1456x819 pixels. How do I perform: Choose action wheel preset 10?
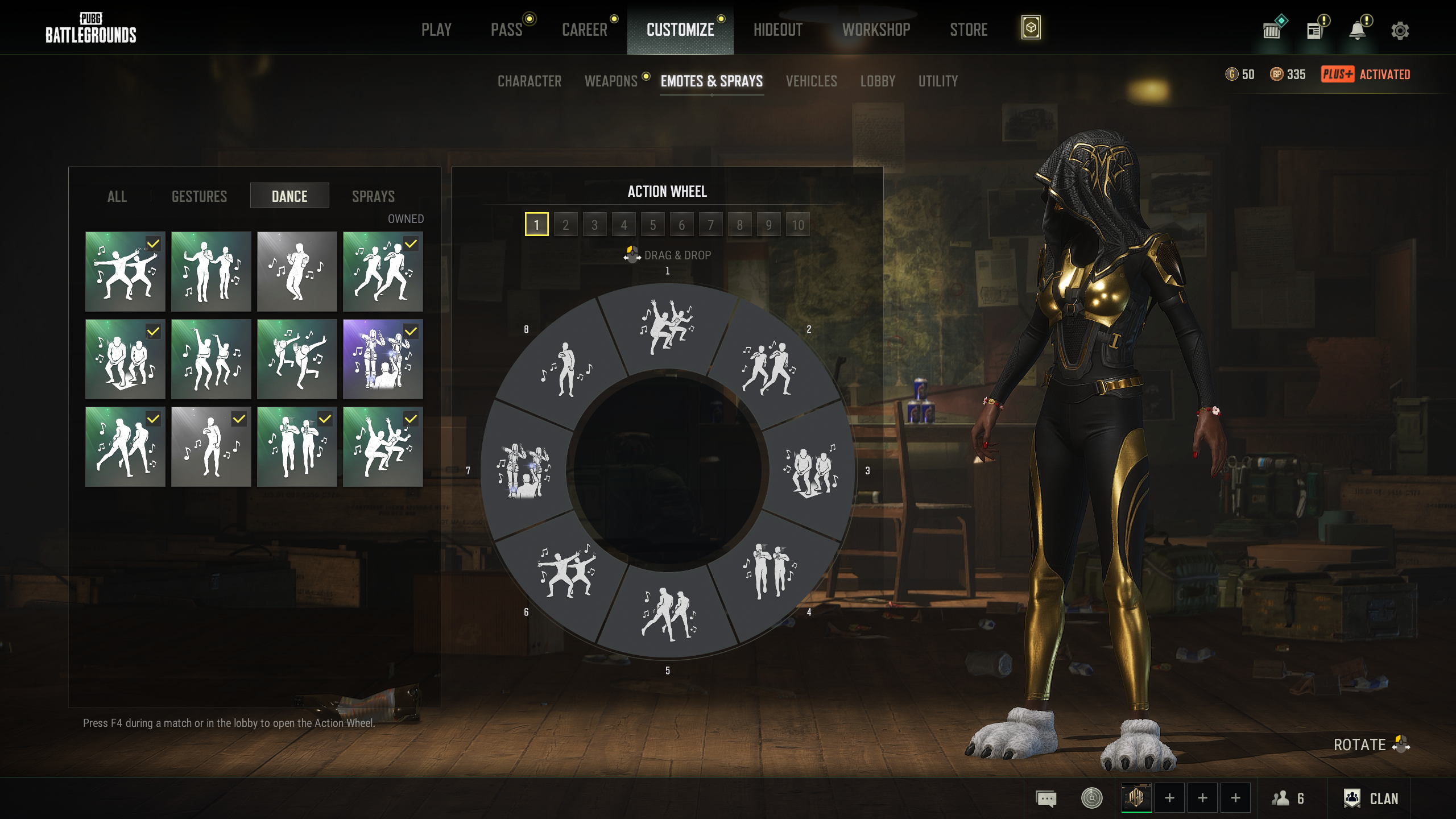point(798,225)
